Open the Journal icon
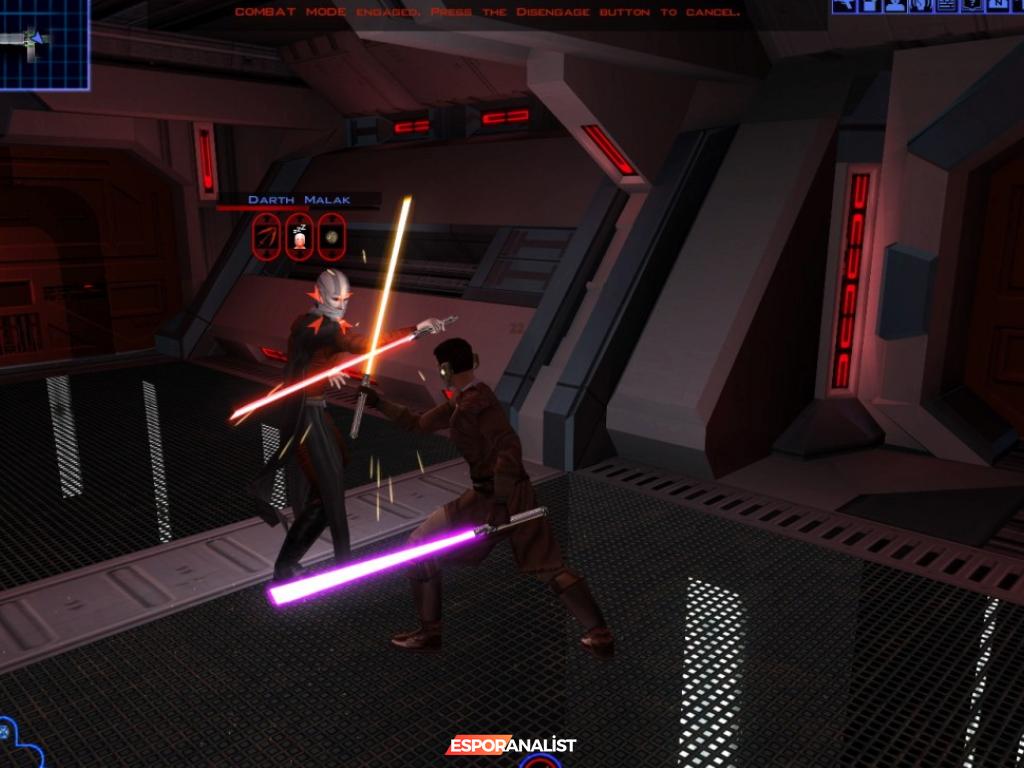Viewport: 1024px width, 768px height. (x=970, y=6)
